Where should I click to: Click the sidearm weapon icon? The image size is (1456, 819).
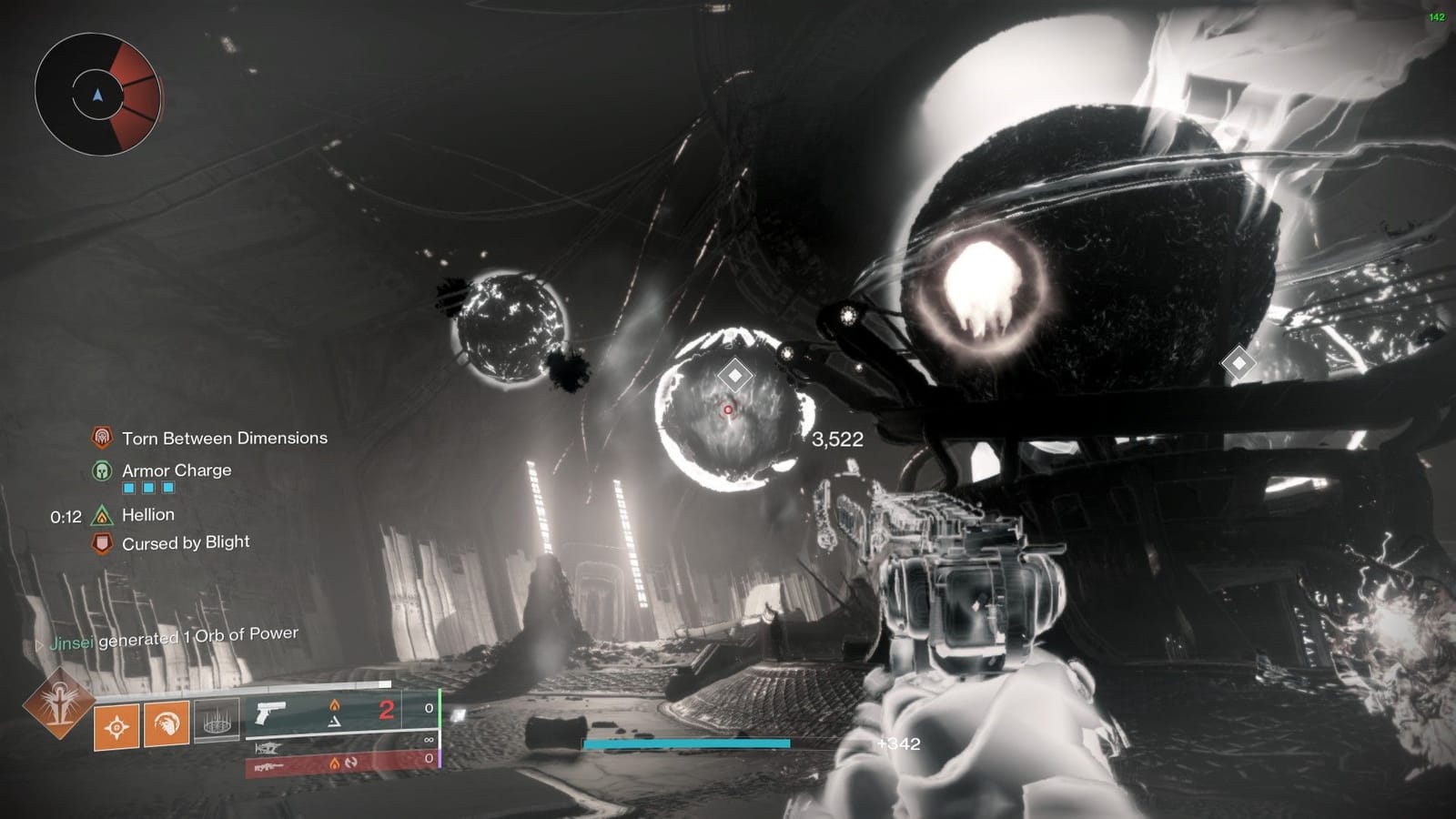pos(270,713)
